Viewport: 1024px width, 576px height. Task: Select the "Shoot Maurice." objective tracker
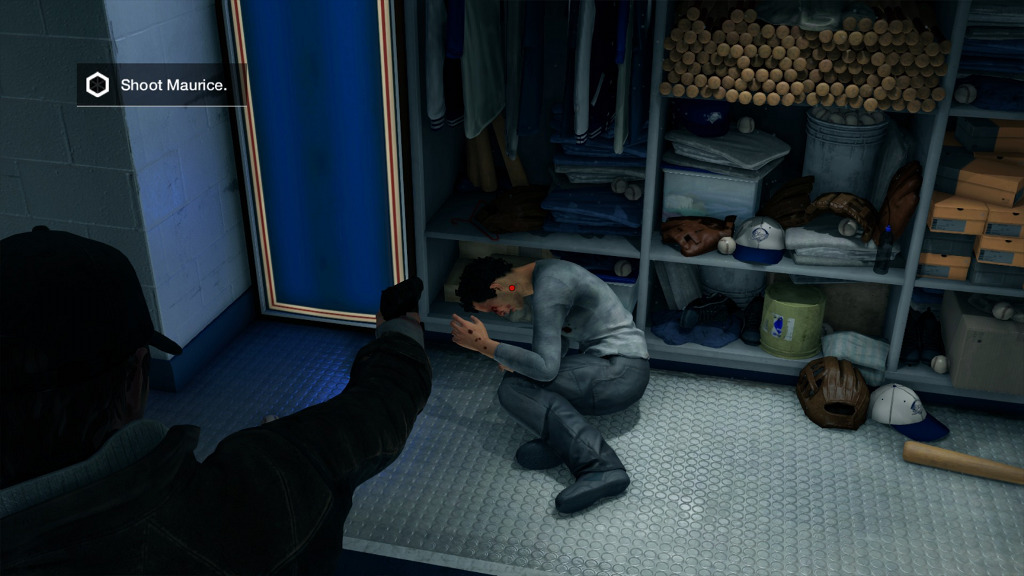(160, 86)
